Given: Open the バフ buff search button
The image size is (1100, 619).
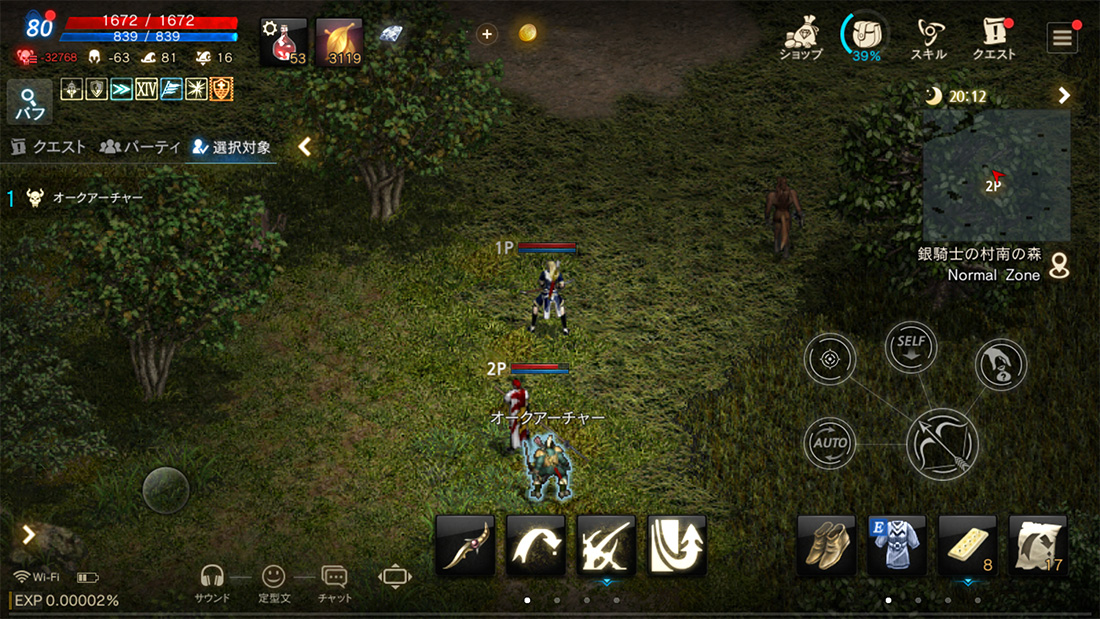Looking at the screenshot, I should (x=30, y=102).
